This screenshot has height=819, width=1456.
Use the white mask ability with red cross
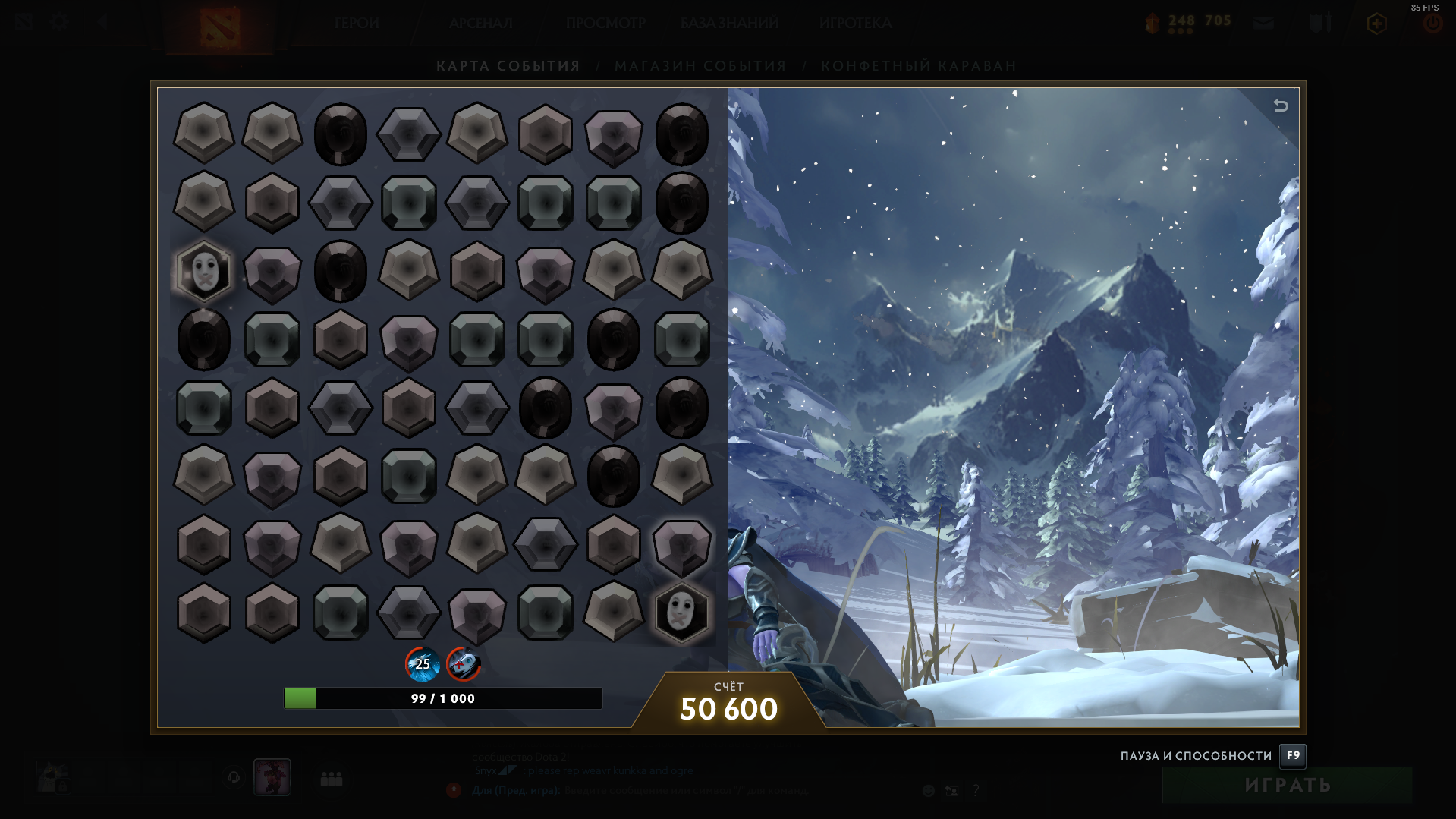(x=463, y=664)
